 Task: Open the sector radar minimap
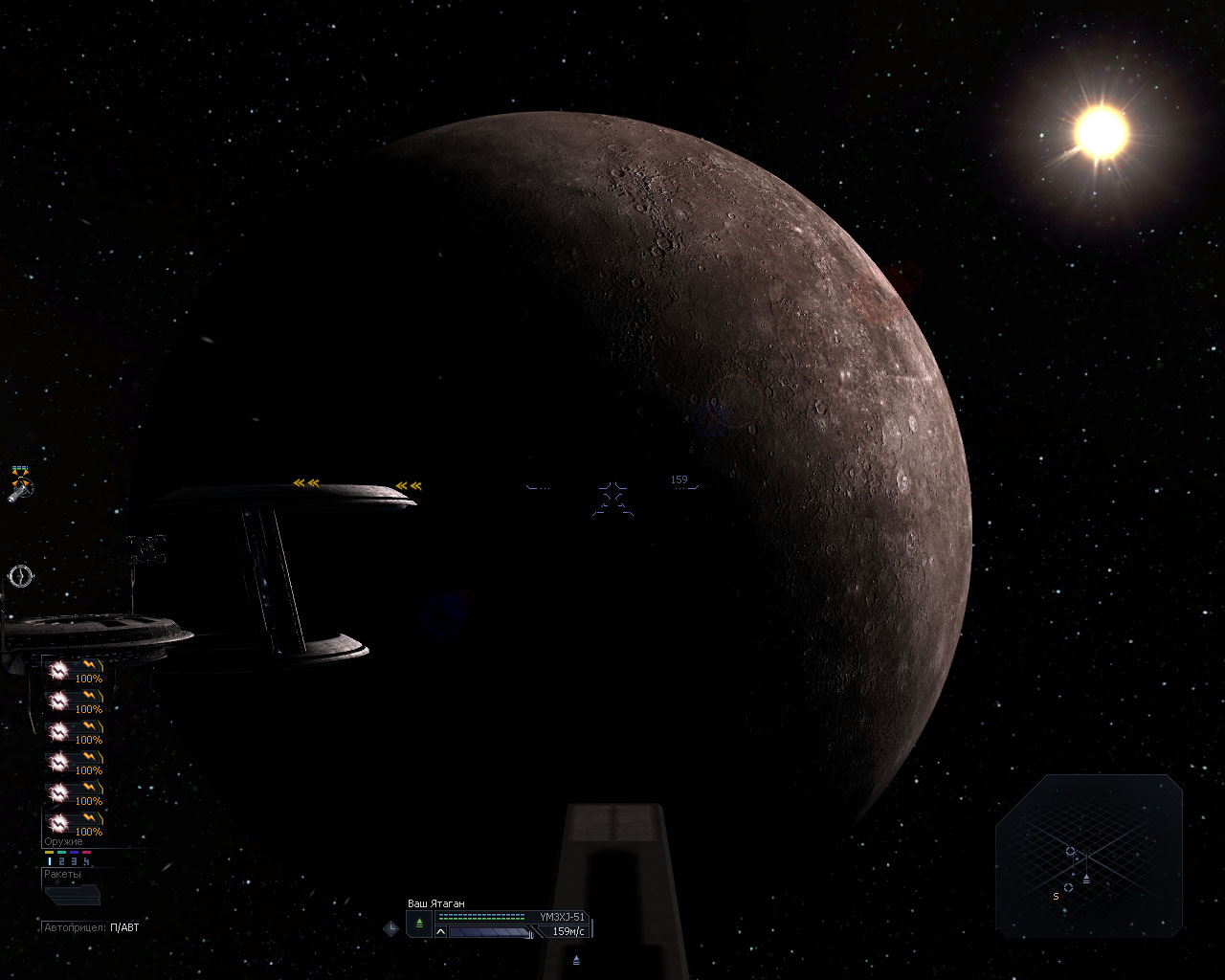1089,855
